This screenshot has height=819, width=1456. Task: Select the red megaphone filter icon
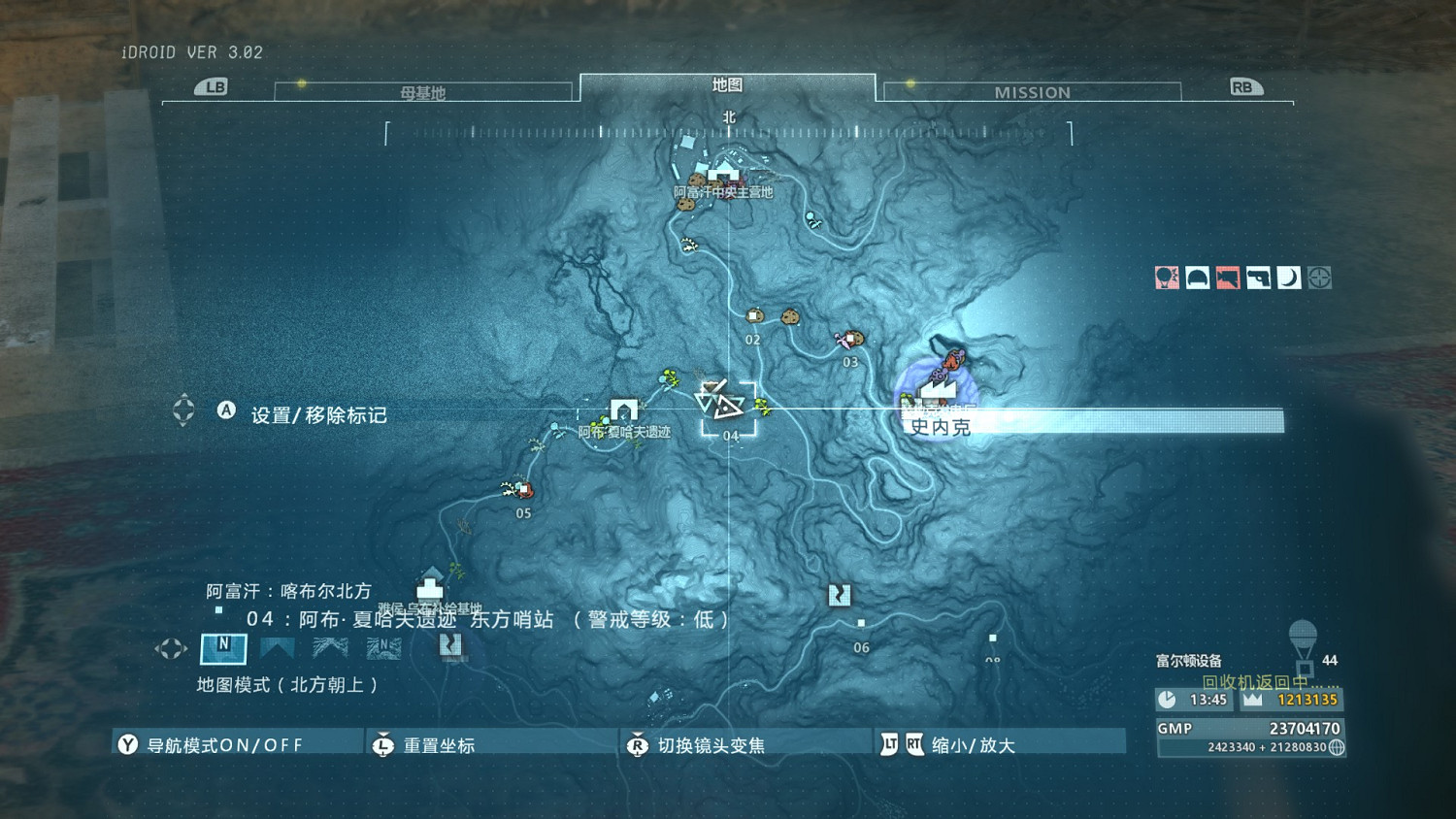pos(1227,278)
